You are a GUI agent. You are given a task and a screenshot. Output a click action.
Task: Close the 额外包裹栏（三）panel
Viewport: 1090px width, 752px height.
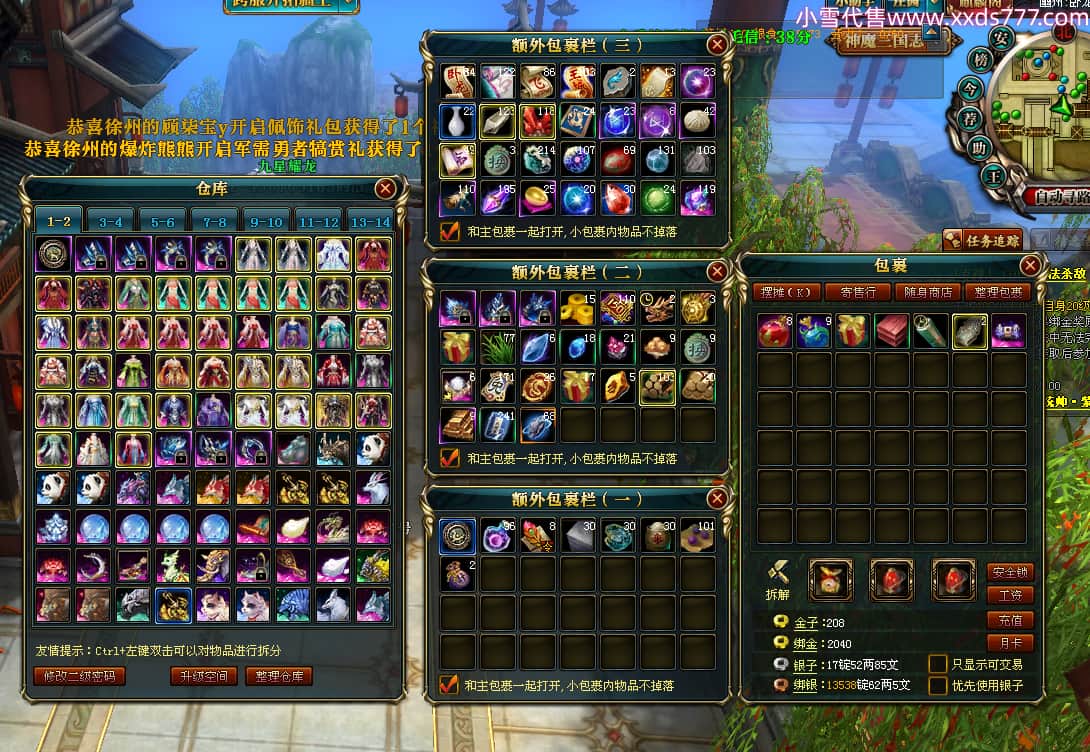[717, 45]
